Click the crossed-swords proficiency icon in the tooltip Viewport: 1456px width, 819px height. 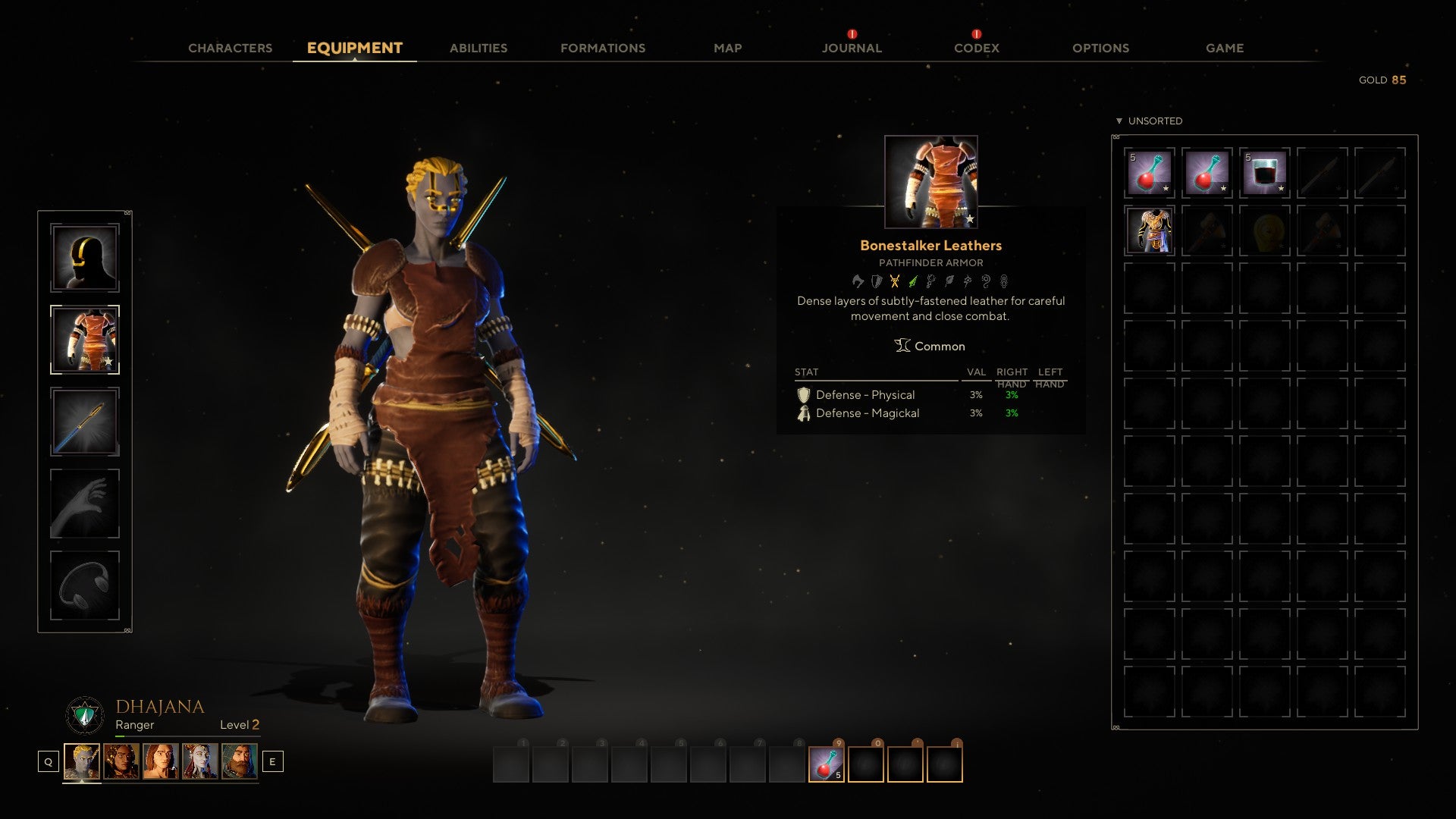point(895,281)
